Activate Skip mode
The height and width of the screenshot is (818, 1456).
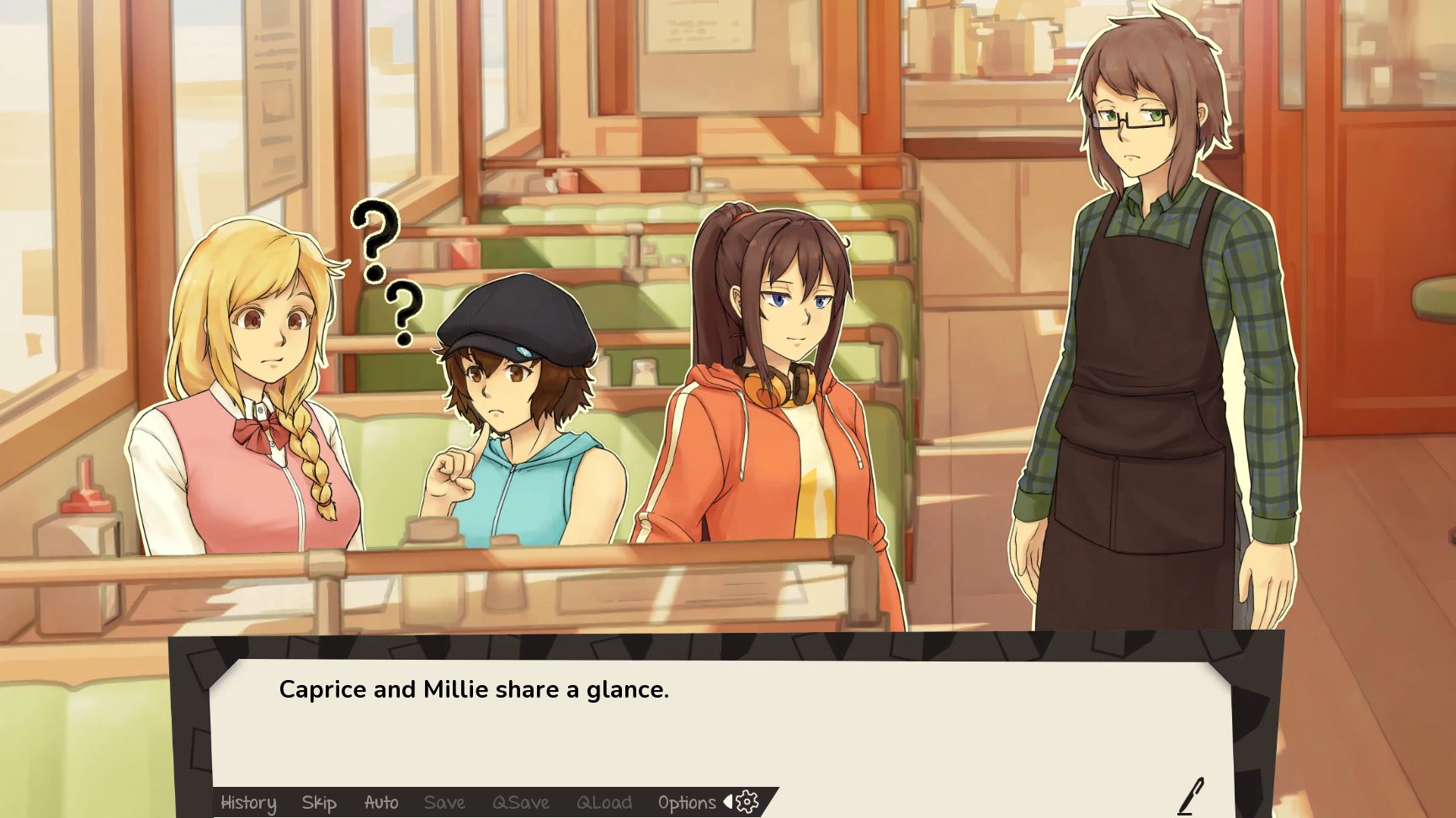pyautogui.click(x=319, y=803)
